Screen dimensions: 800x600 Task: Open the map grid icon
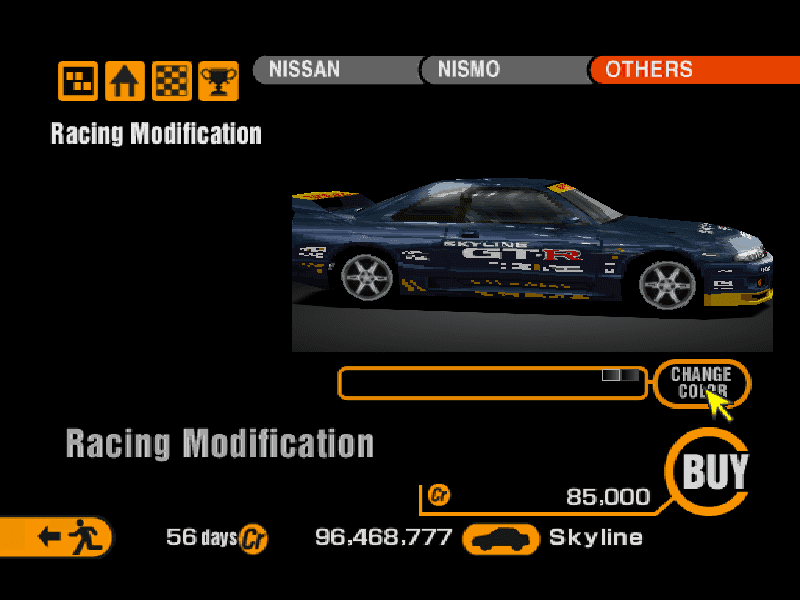click(x=77, y=81)
